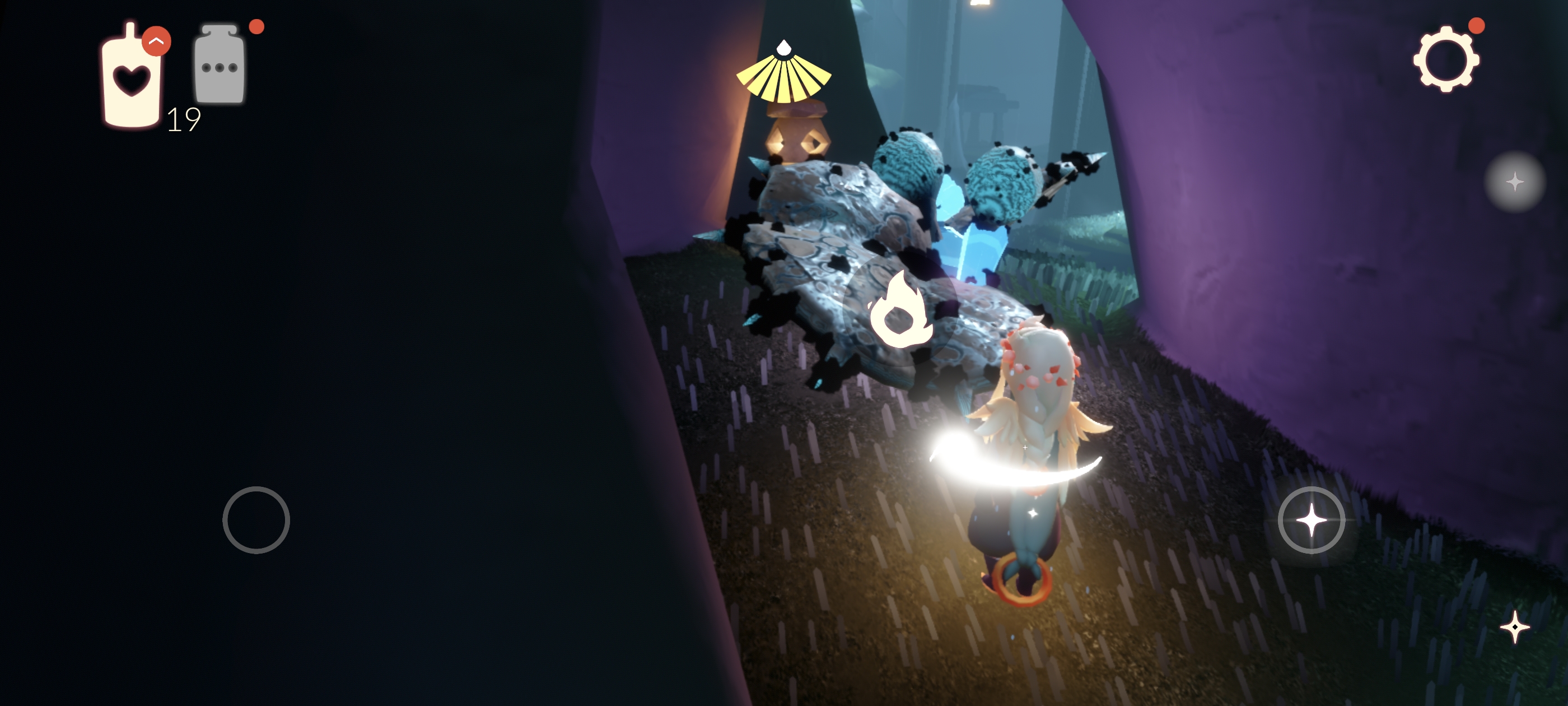This screenshot has width=1568, height=706.
Task: Touch the virtual movement joystick circle
Action: pos(256,520)
